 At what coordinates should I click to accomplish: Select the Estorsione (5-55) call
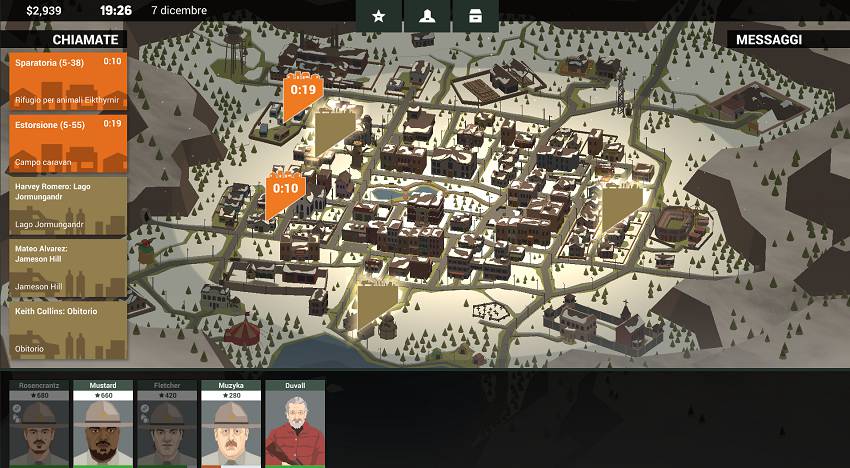pos(68,143)
